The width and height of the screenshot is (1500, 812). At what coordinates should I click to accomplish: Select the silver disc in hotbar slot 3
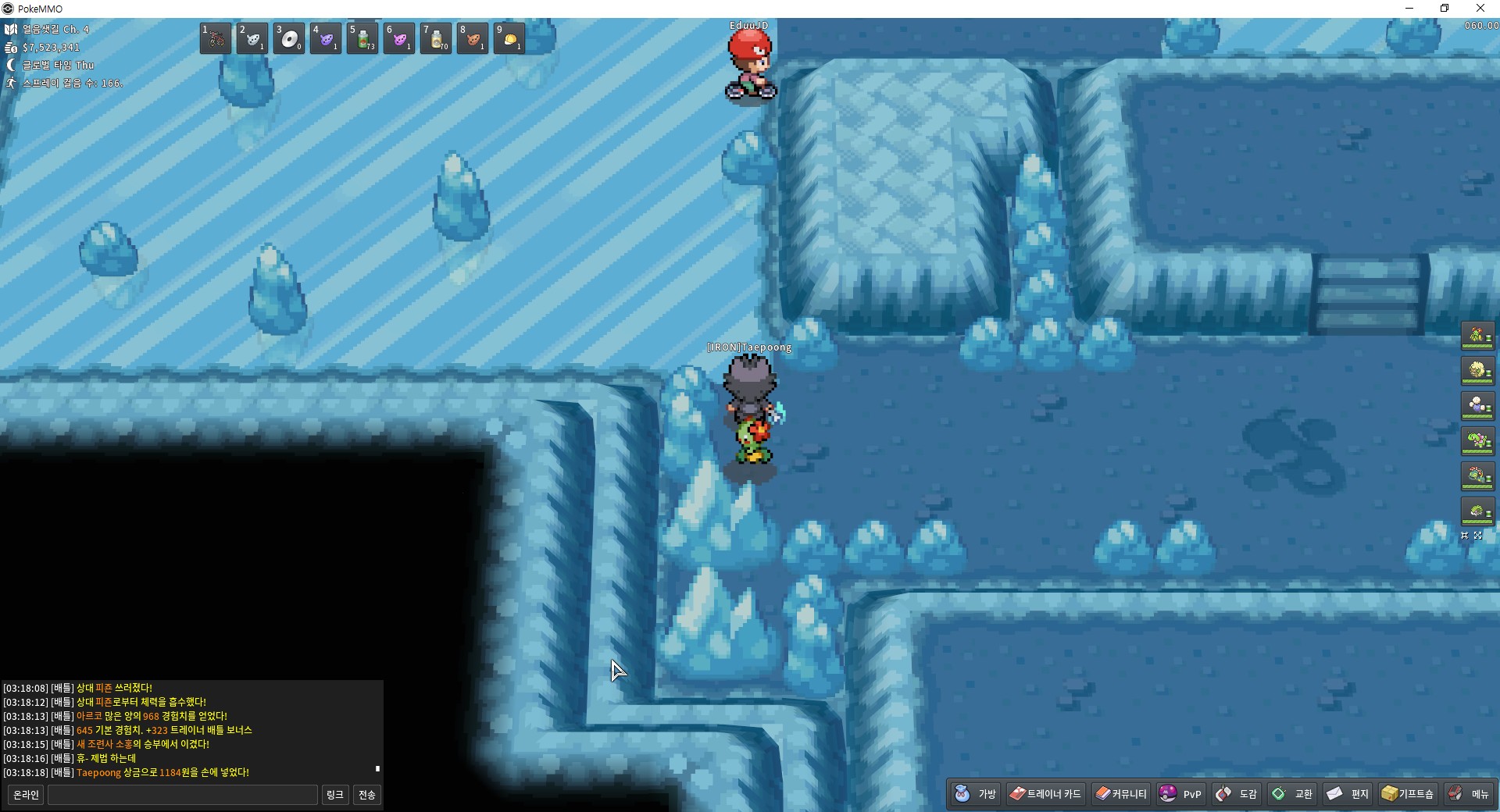click(289, 38)
